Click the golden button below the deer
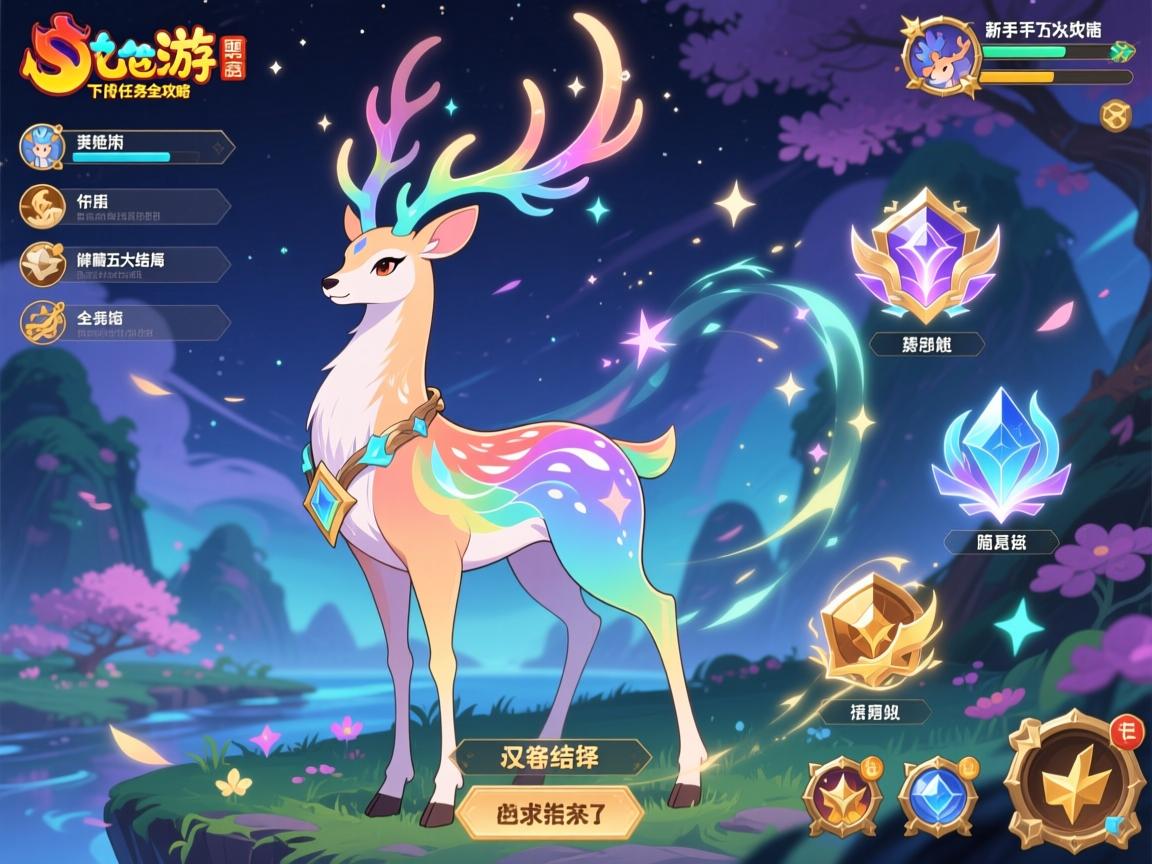Image resolution: width=1152 pixels, height=864 pixels. coord(550,812)
